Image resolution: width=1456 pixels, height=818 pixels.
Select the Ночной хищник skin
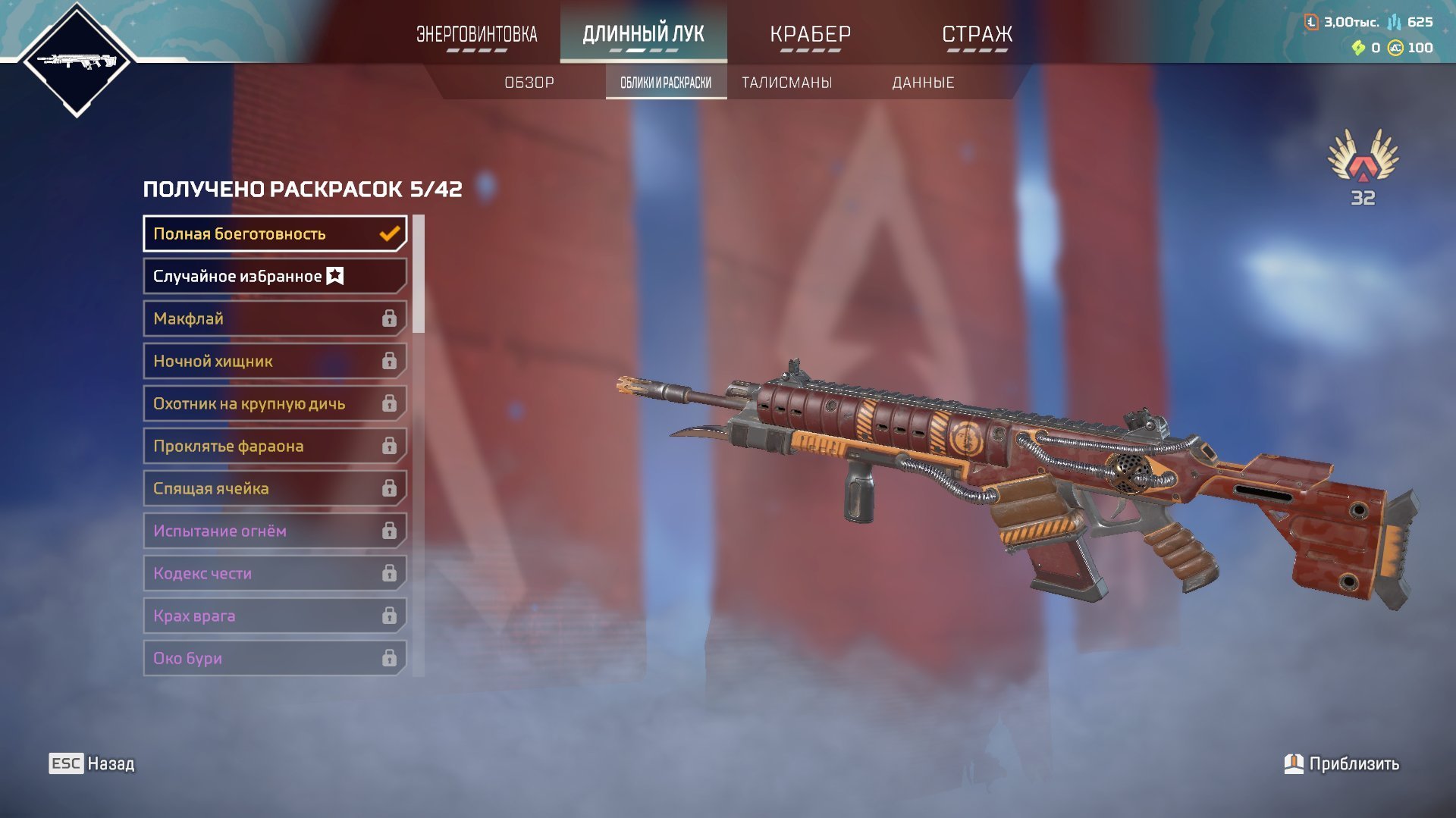[x=275, y=361]
